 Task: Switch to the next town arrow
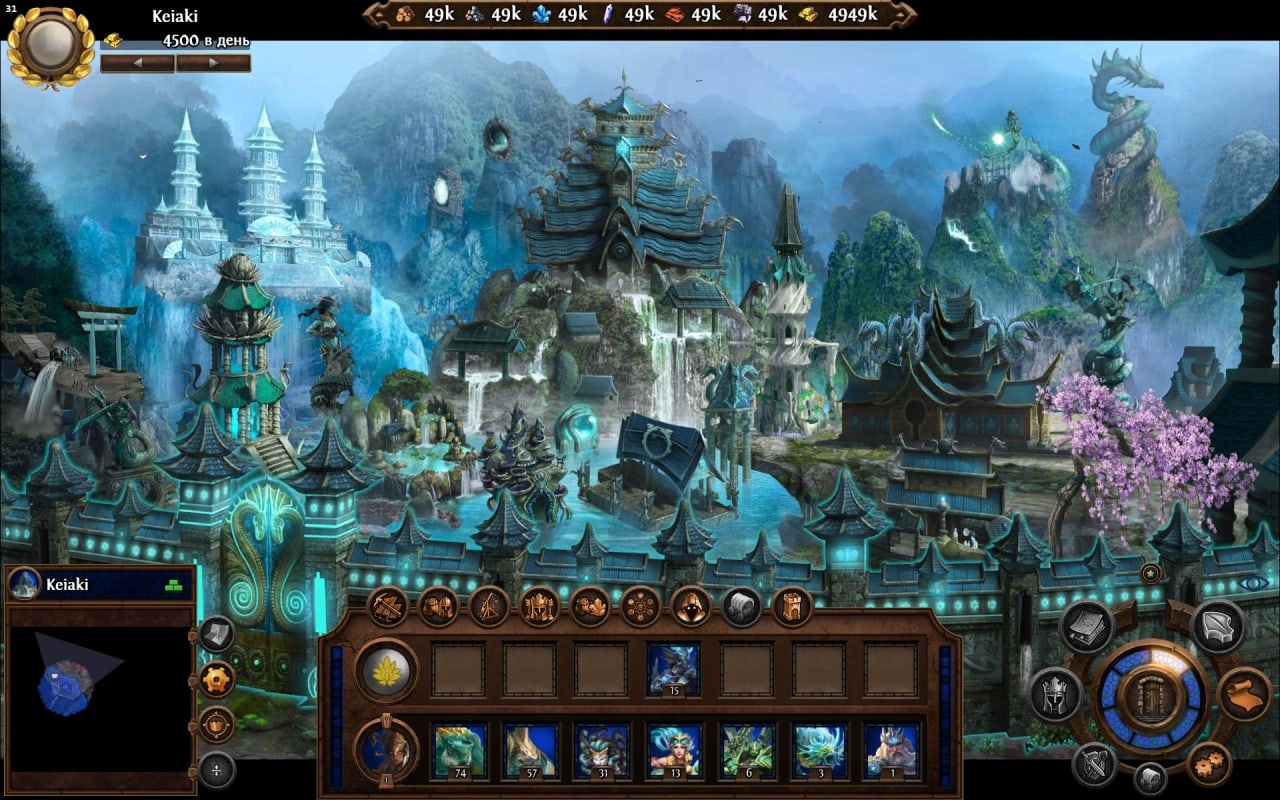click(212, 63)
